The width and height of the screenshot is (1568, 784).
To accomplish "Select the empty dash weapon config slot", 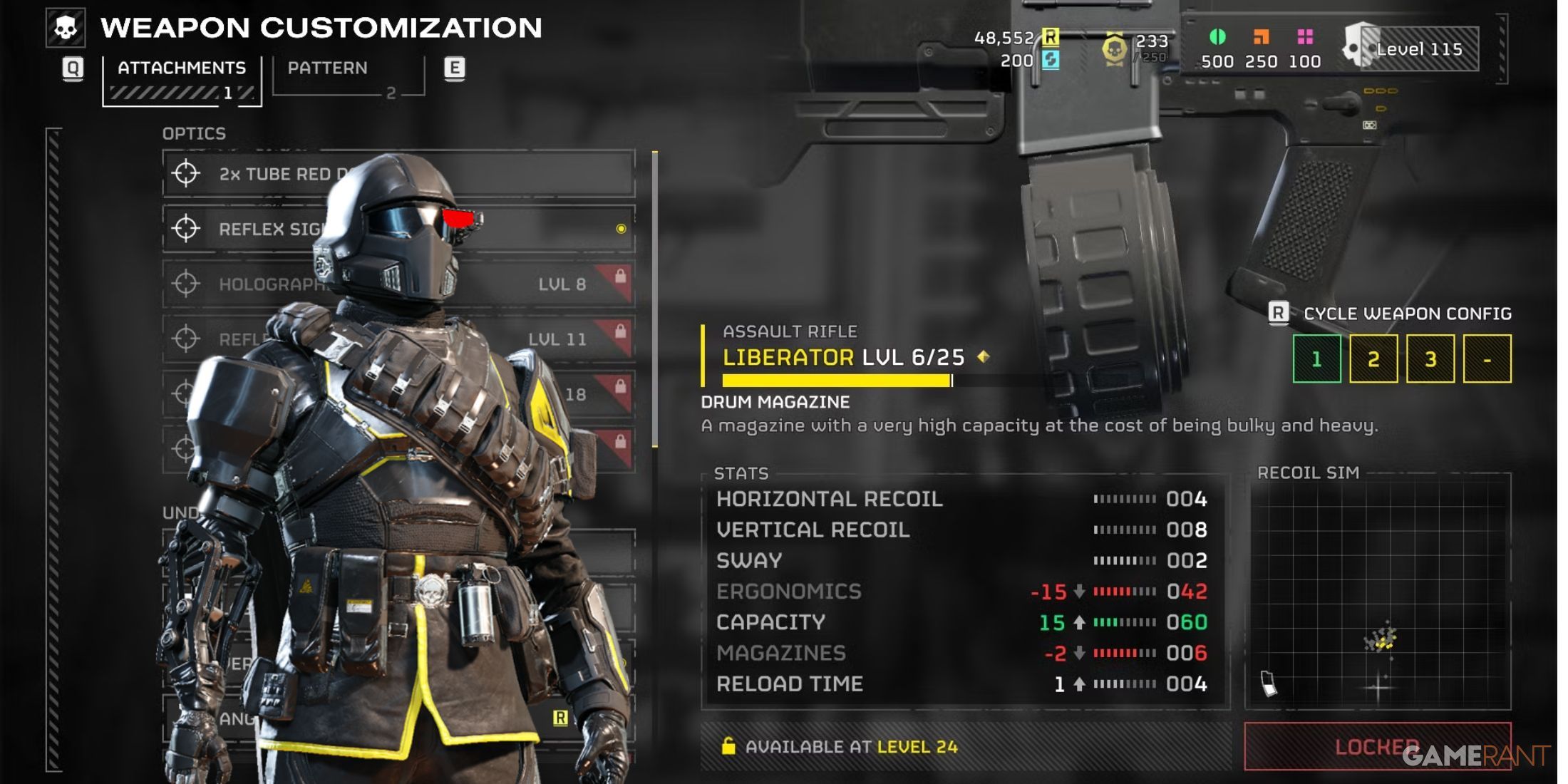I will tap(1487, 359).
